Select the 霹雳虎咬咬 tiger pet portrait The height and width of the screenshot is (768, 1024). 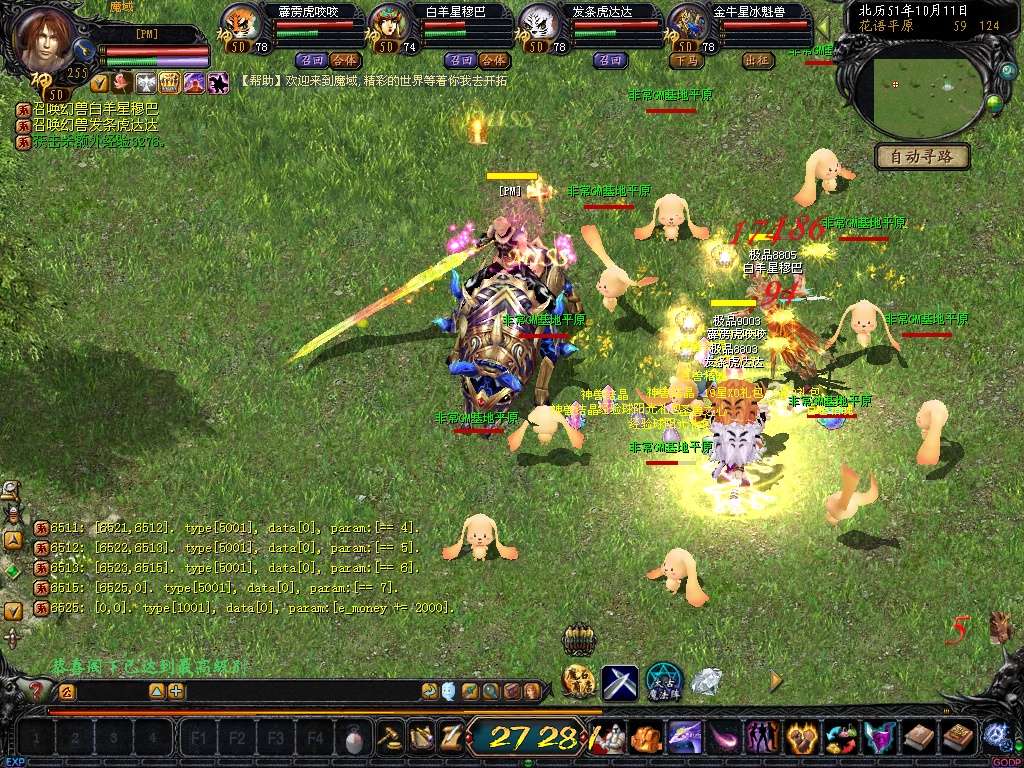240,22
